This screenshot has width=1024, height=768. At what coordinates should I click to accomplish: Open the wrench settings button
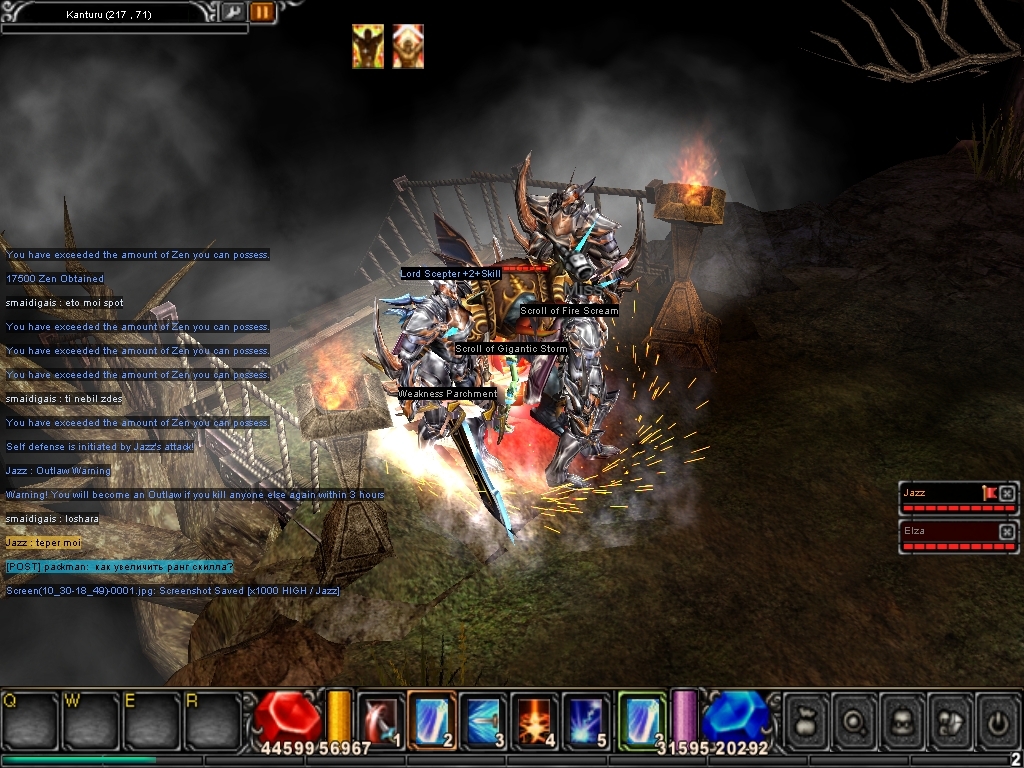tap(232, 12)
